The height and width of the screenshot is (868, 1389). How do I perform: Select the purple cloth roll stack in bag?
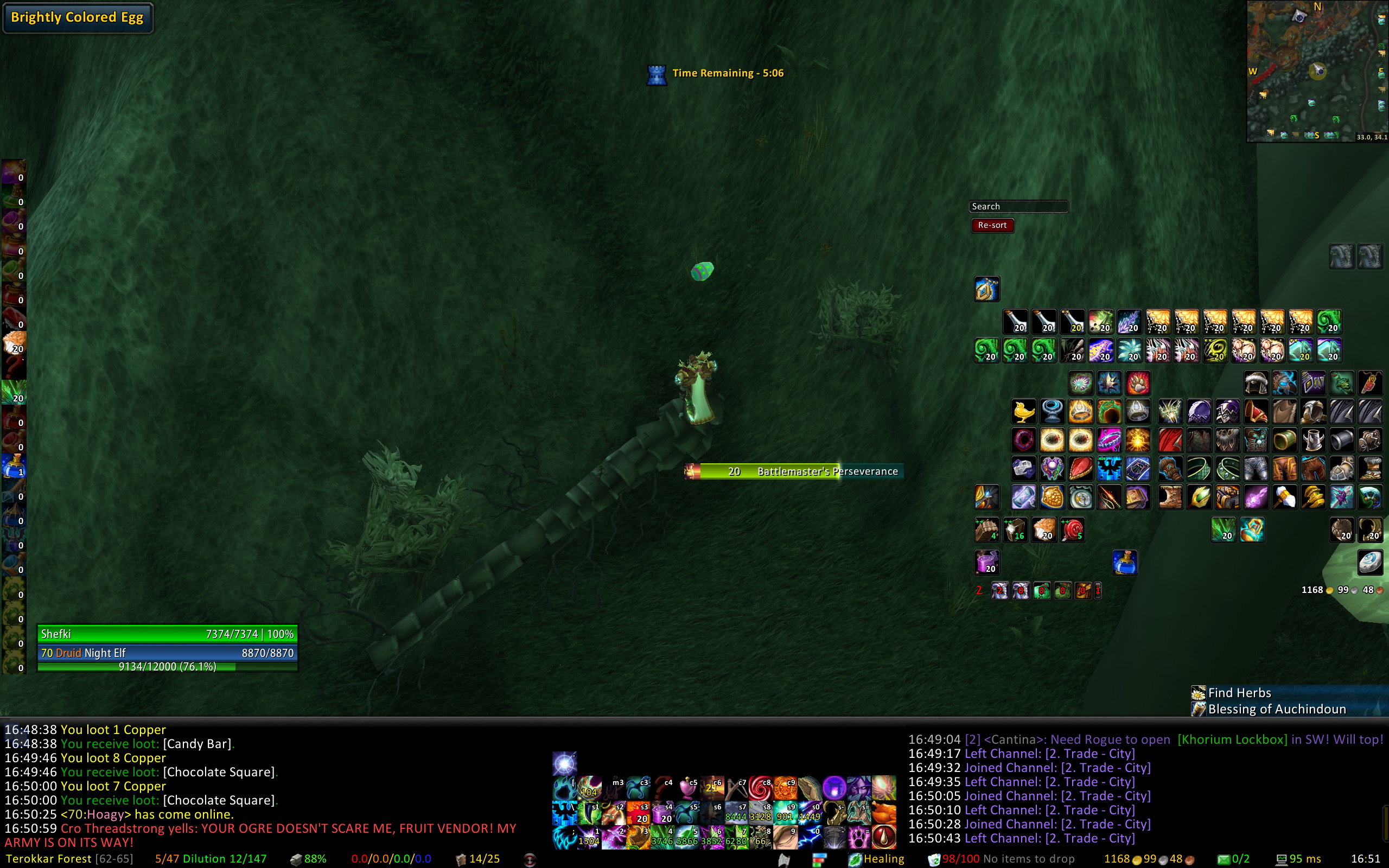986,563
